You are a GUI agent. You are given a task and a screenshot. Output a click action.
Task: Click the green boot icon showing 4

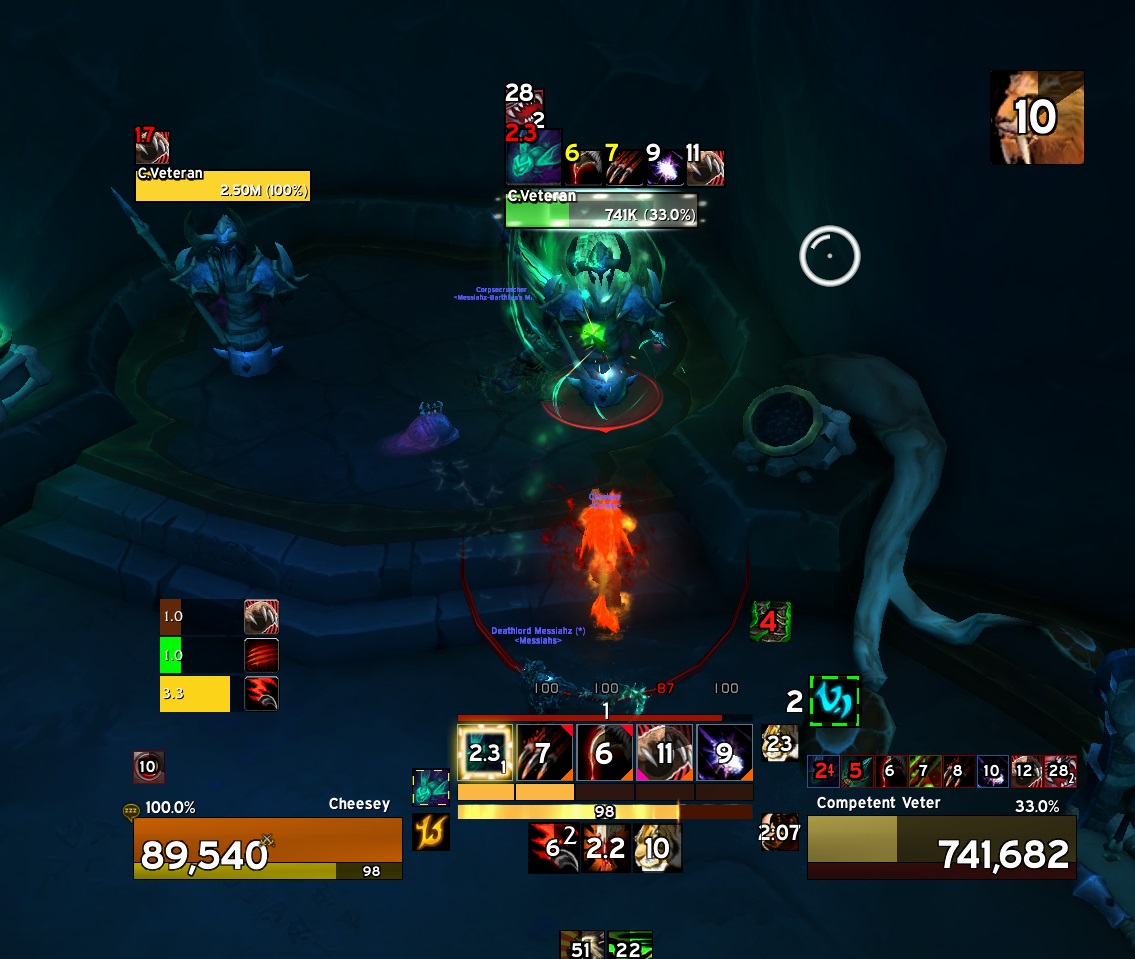770,621
